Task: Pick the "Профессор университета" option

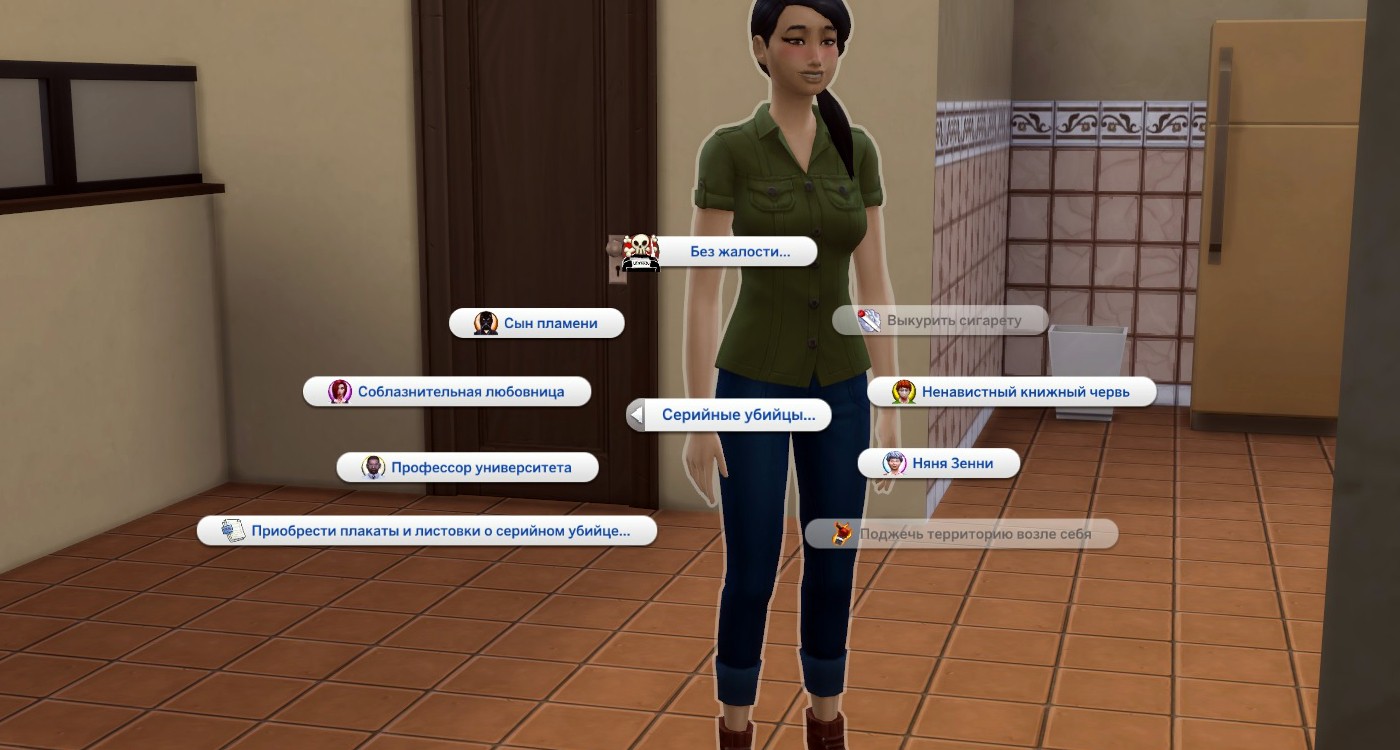Action: 480,467
